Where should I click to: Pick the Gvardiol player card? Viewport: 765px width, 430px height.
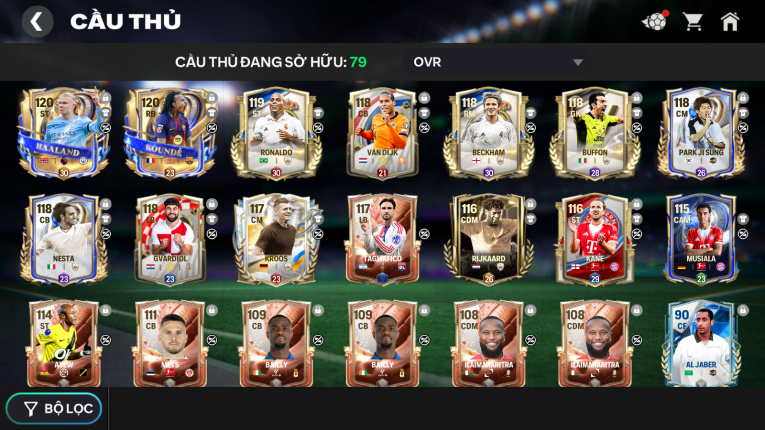(169, 240)
